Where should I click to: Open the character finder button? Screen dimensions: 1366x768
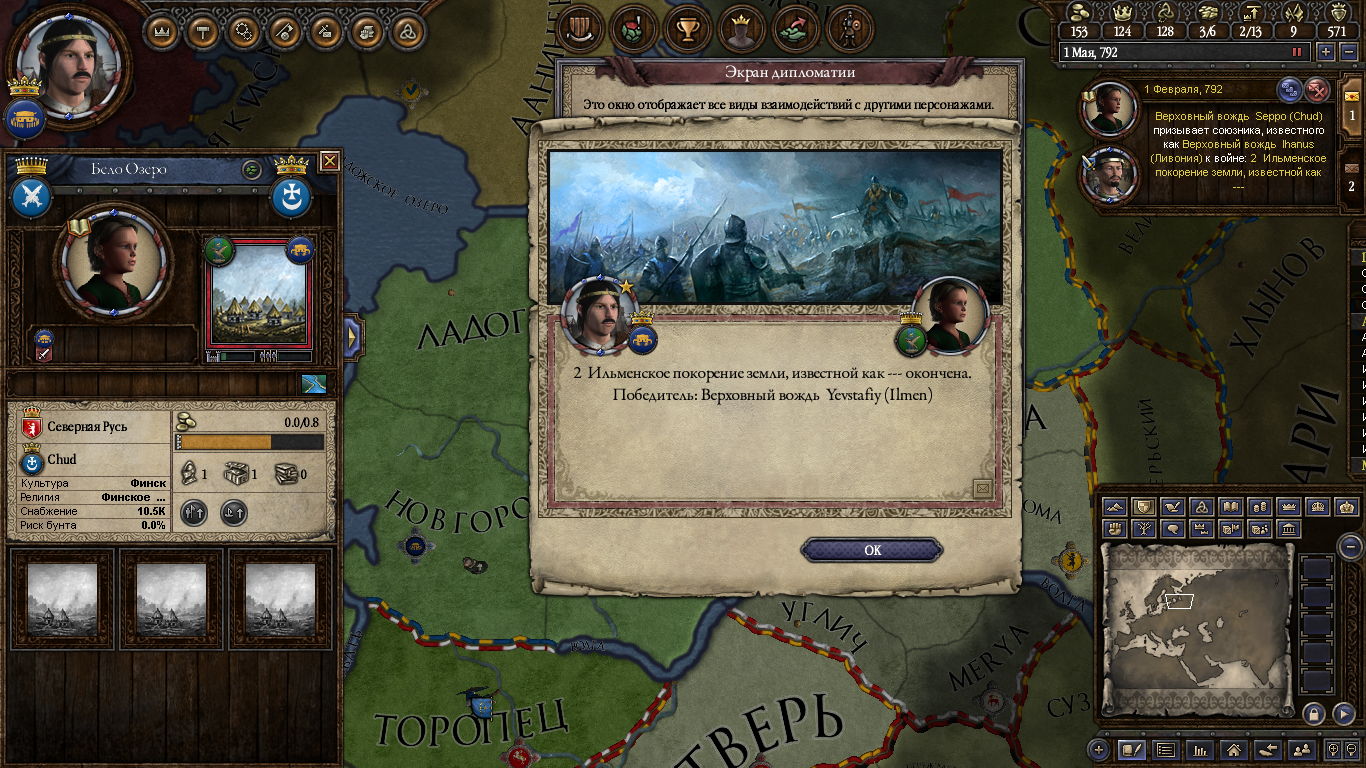(x=1302, y=749)
